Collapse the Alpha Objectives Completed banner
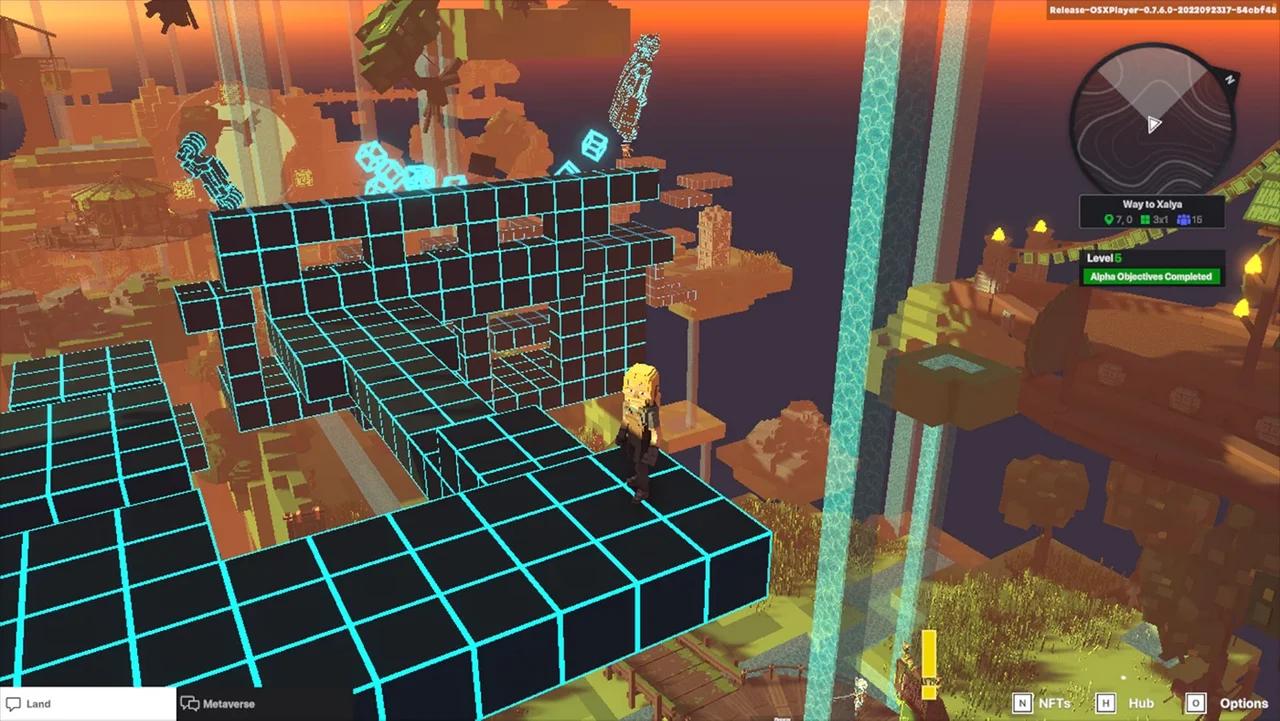 pos(1150,276)
